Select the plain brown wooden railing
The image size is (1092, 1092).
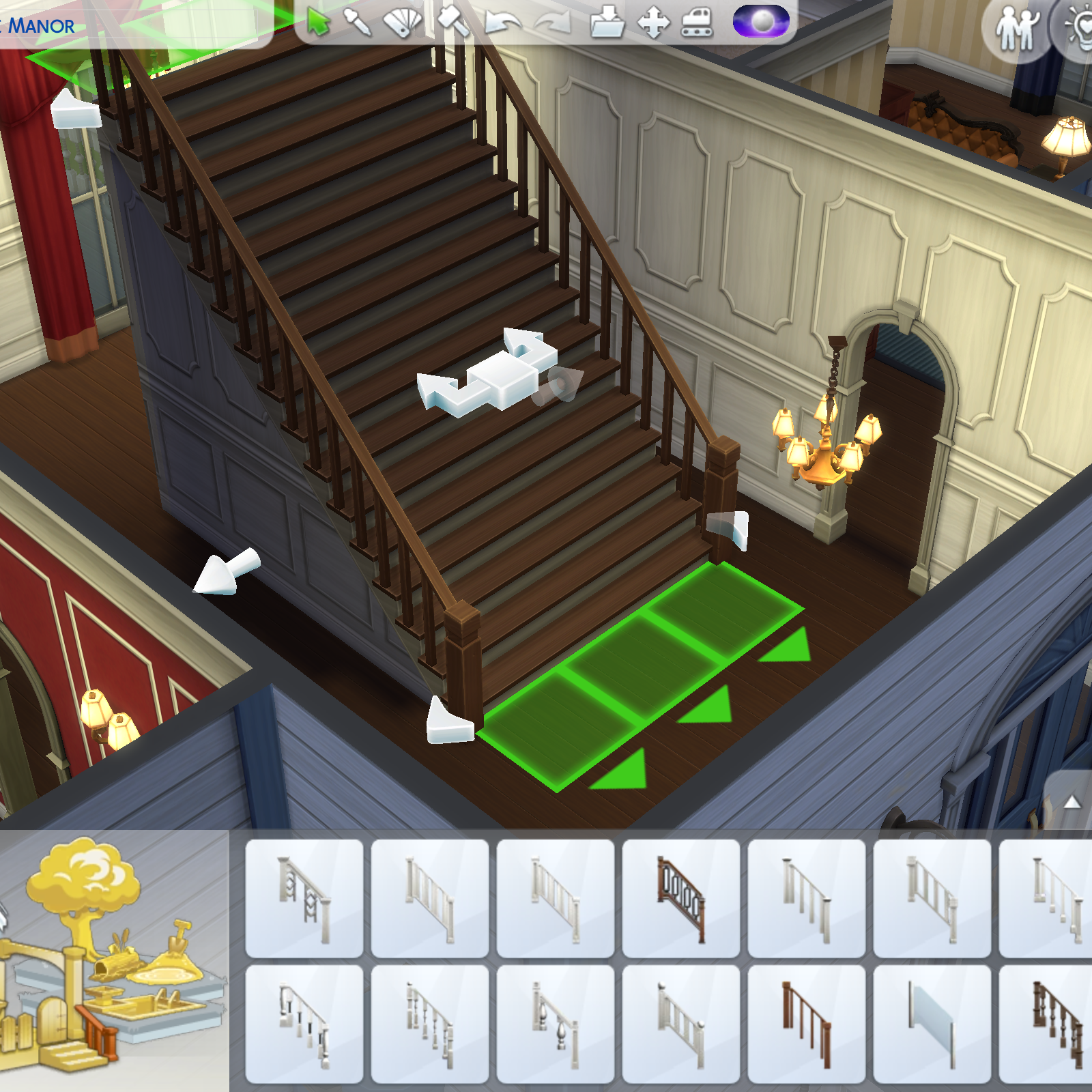[x=807, y=1024]
